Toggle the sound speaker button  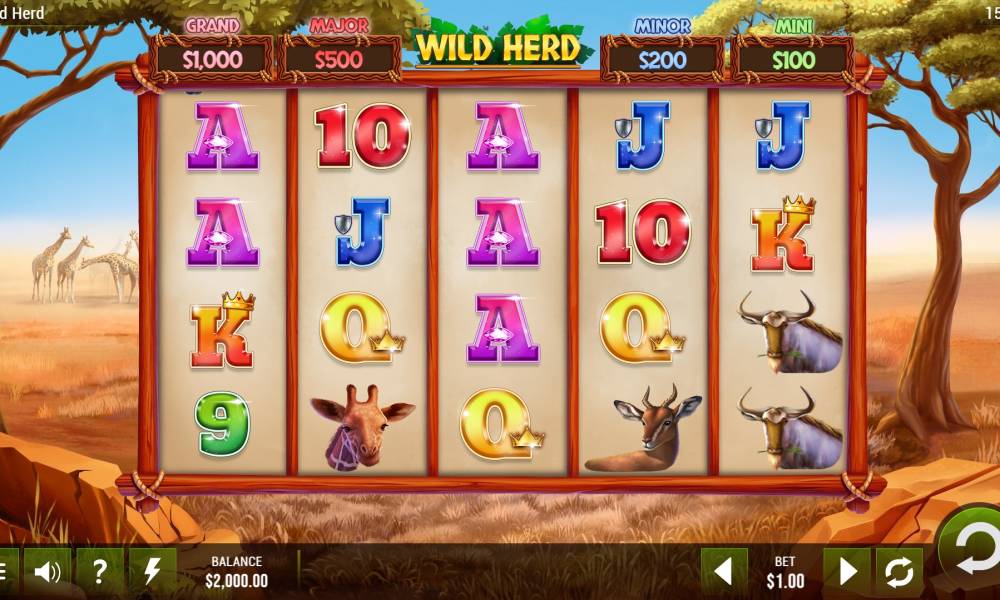click(x=47, y=572)
